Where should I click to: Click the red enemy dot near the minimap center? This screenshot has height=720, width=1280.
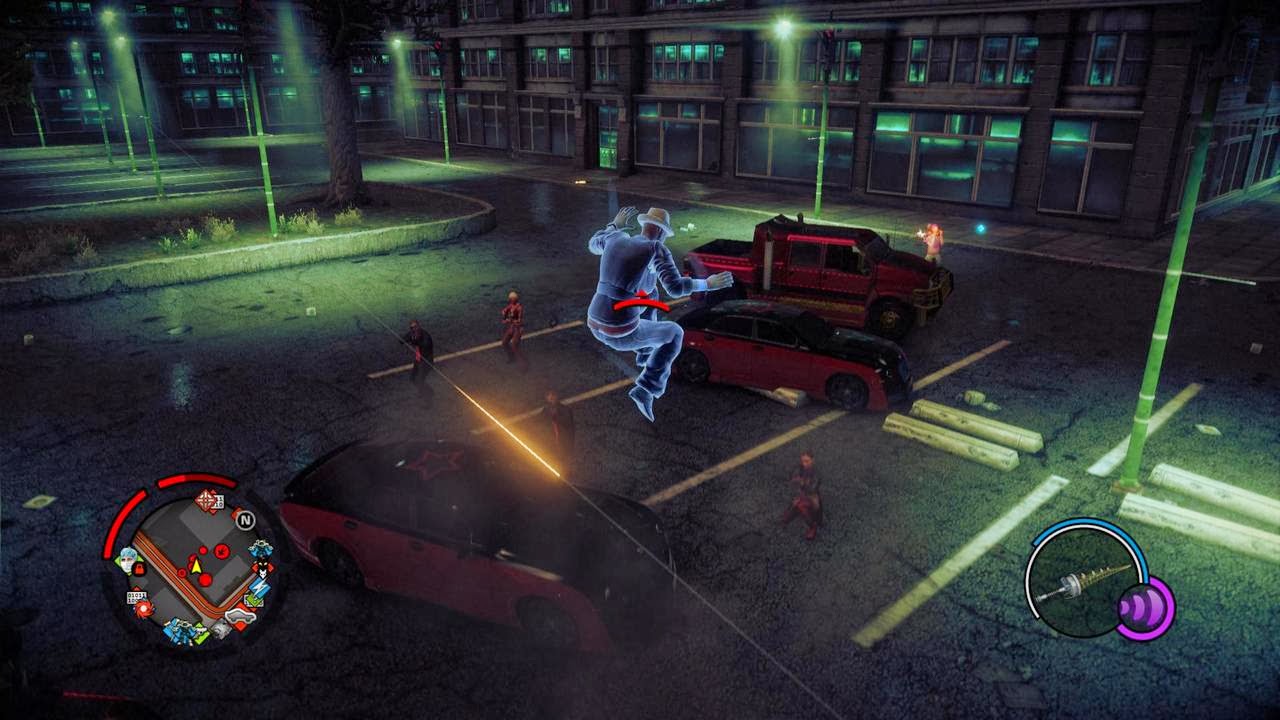(x=204, y=580)
